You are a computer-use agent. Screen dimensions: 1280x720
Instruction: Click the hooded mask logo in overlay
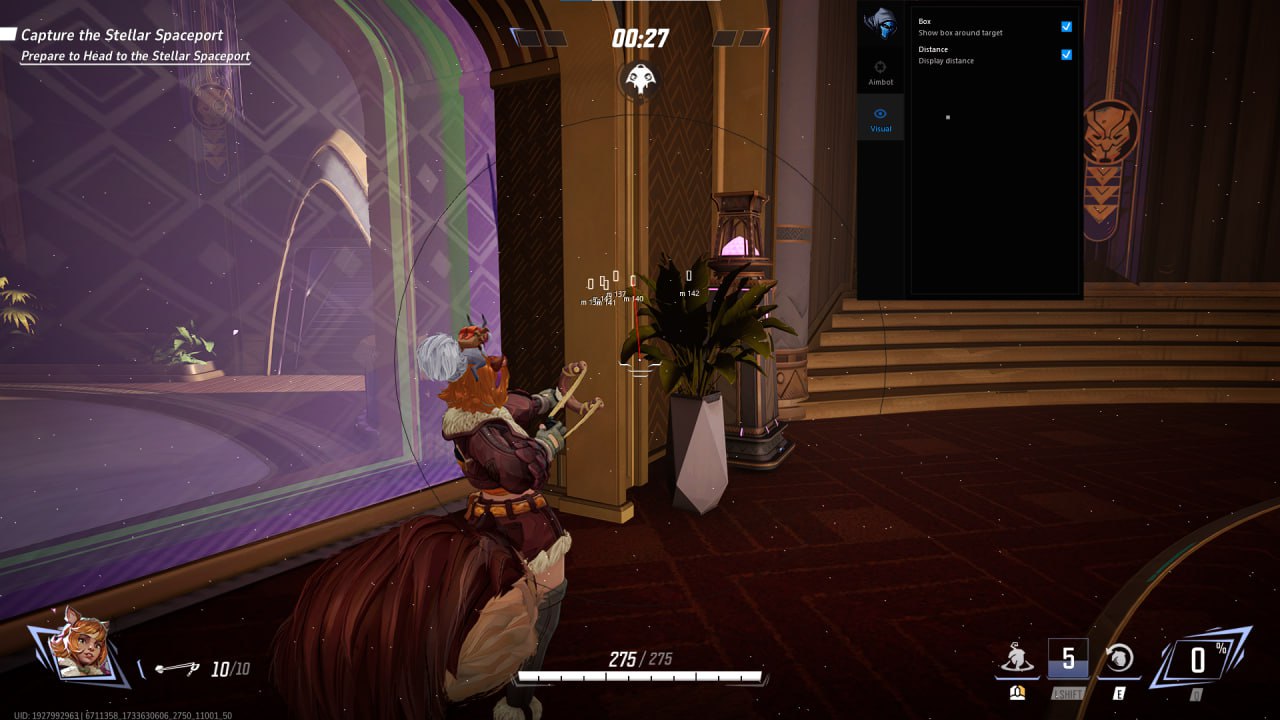pos(881,24)
